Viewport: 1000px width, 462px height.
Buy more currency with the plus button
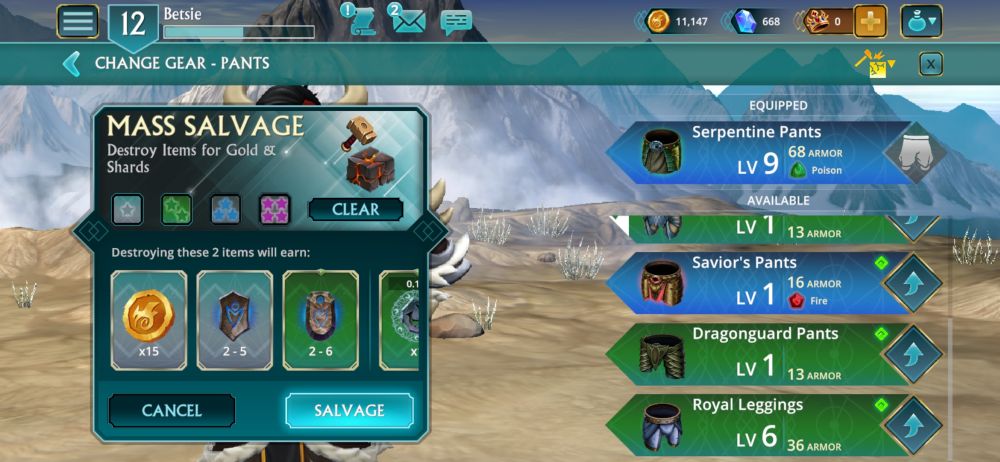pos(870,21)
